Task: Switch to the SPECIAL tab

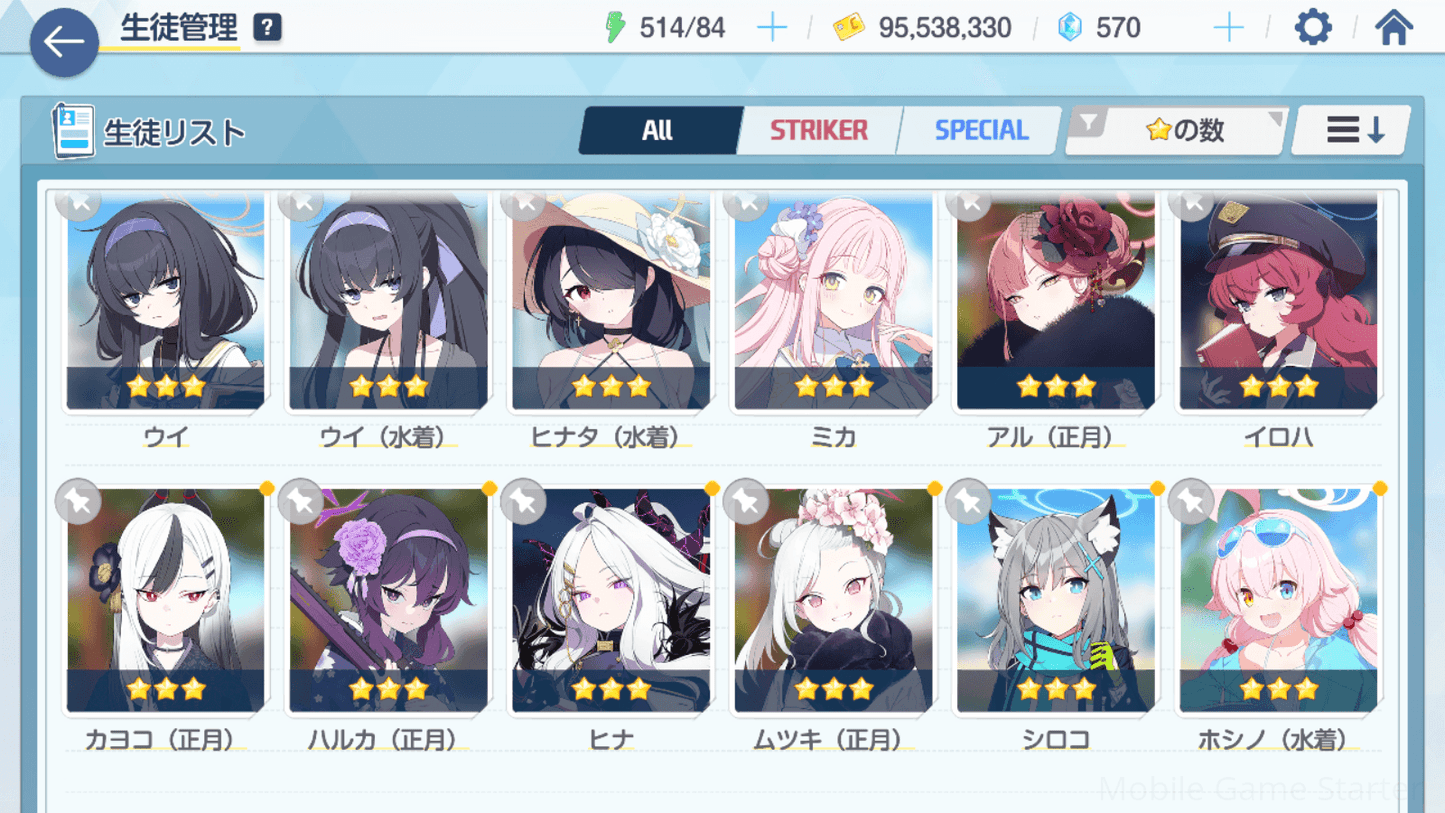Action: 980,130
